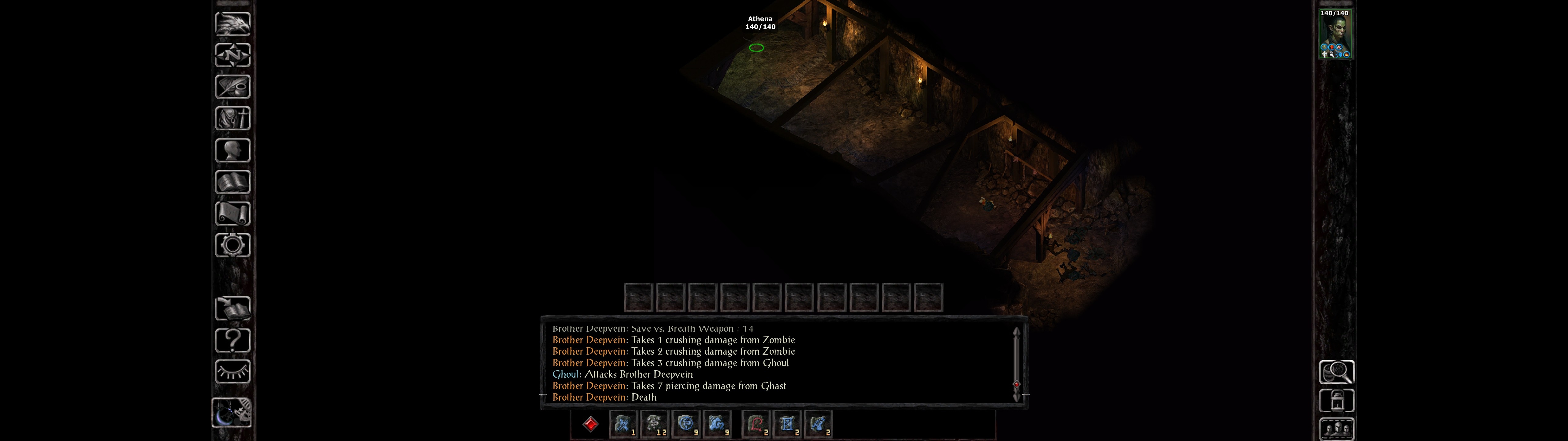Viewport: 1568px width, 441px height.
Task: Toggle the party AI lantern button
Action: (x=1336, y=401)
